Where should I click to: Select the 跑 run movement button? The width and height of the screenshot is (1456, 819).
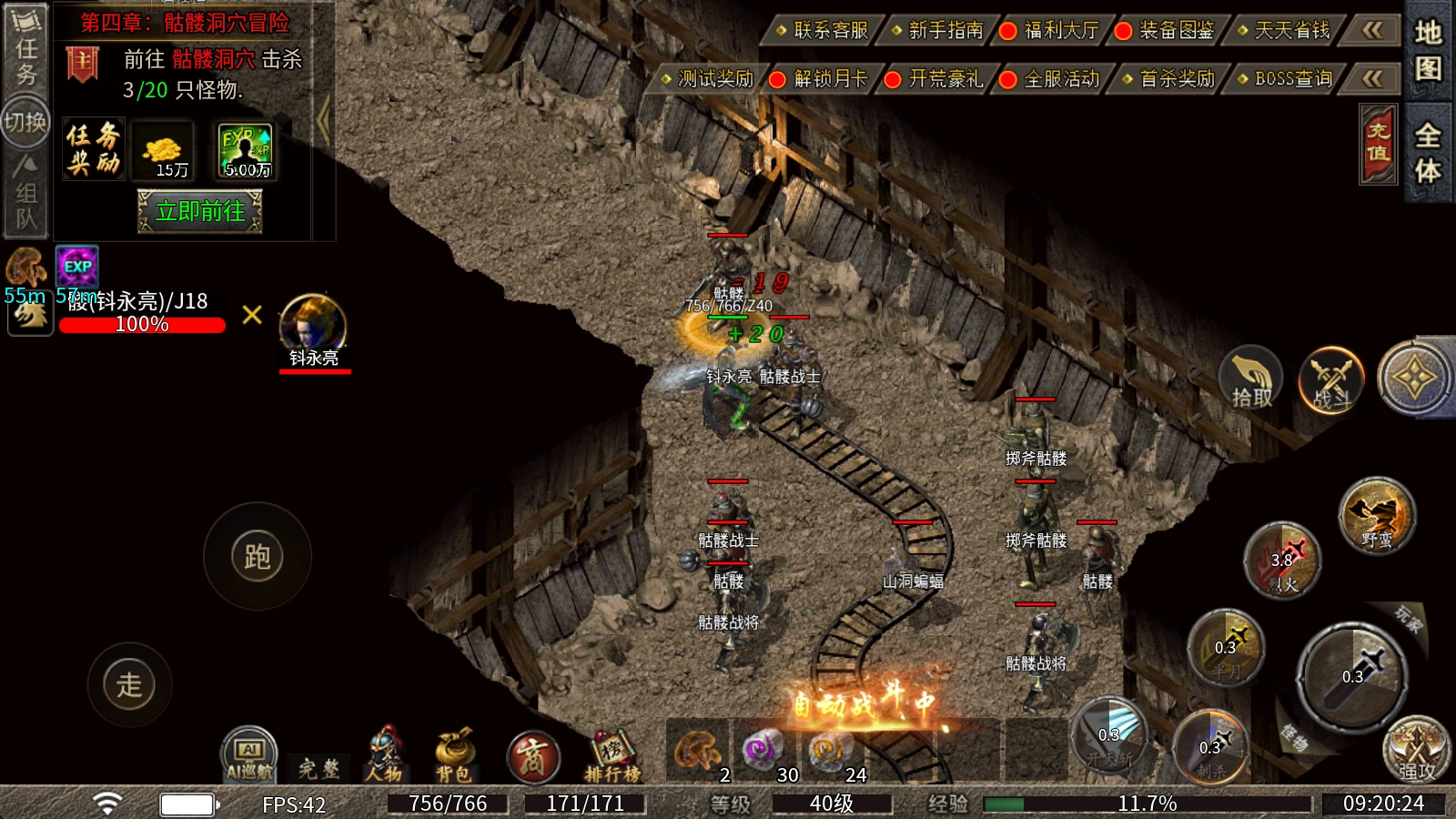pos(258,556)
